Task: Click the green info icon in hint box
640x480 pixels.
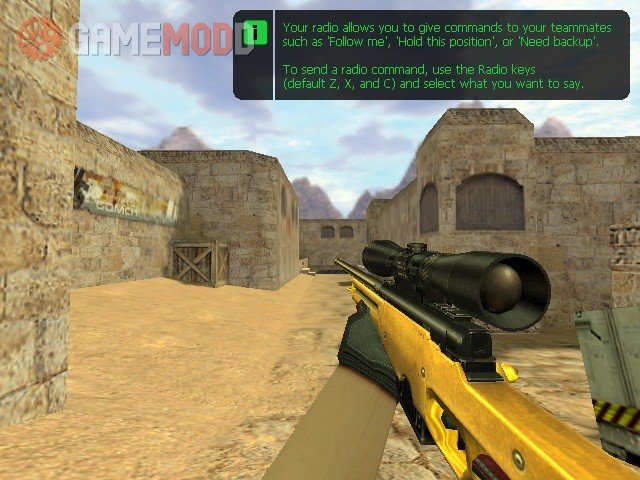Action: 255,32
